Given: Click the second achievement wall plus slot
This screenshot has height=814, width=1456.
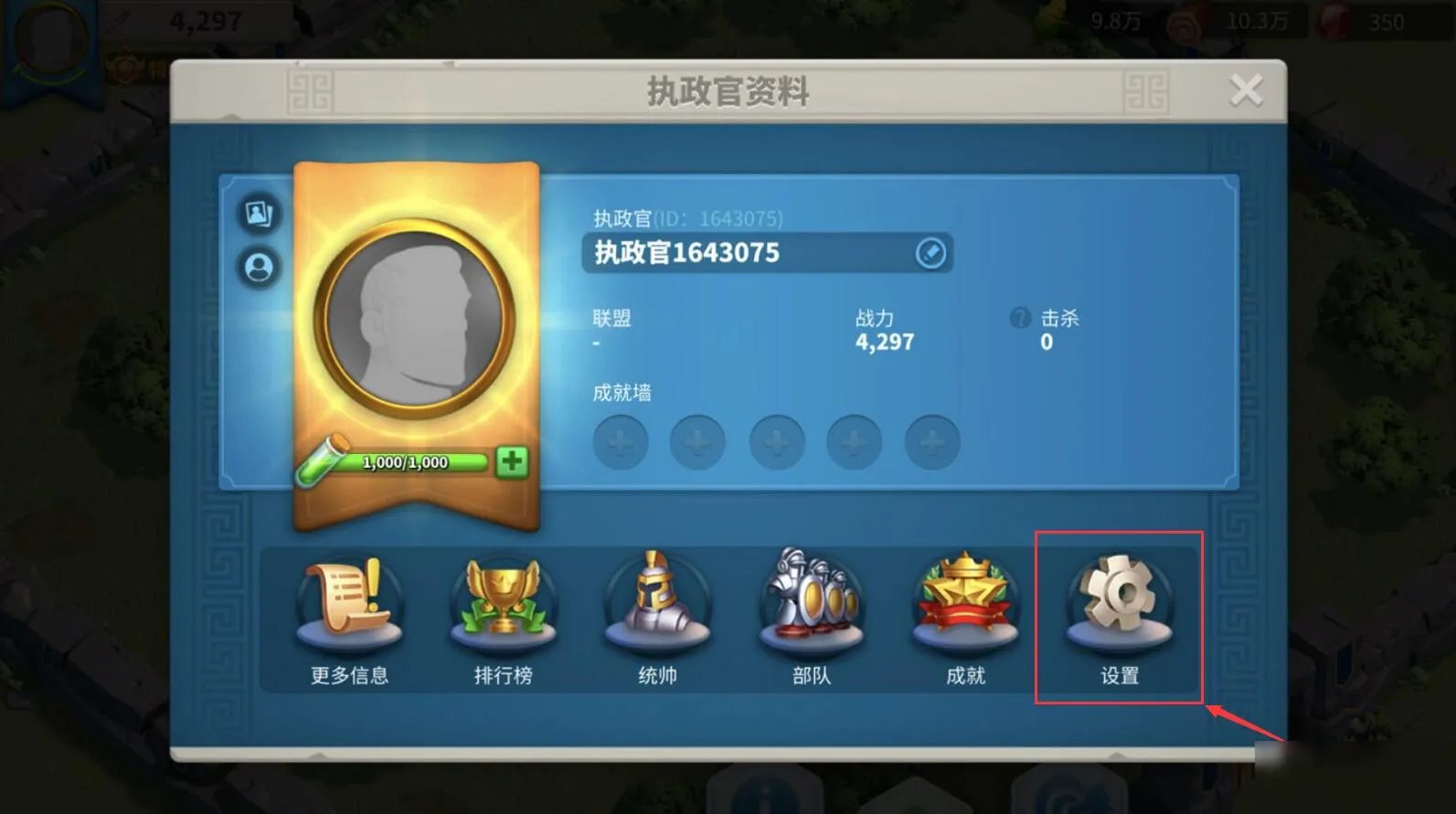Looking at the screenshot, I should (698, 442).
